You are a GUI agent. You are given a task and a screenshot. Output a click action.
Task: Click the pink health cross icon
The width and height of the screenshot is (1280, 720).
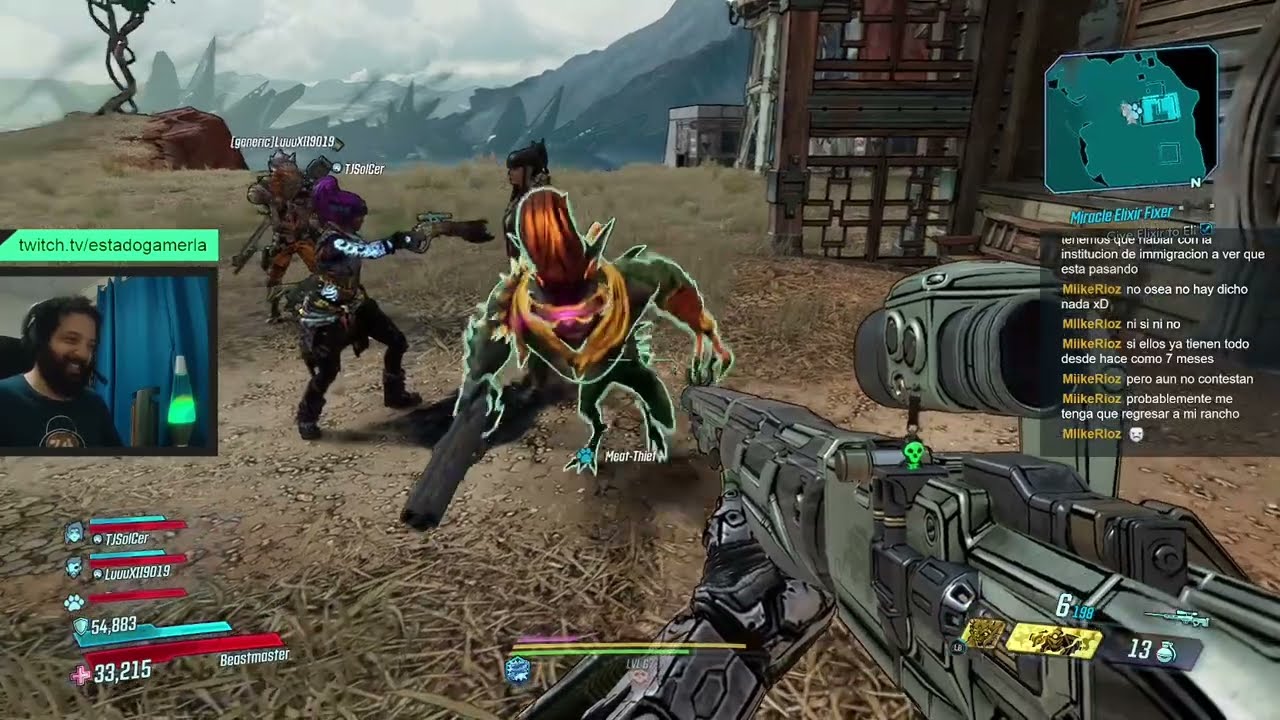(x=80, y=674)
